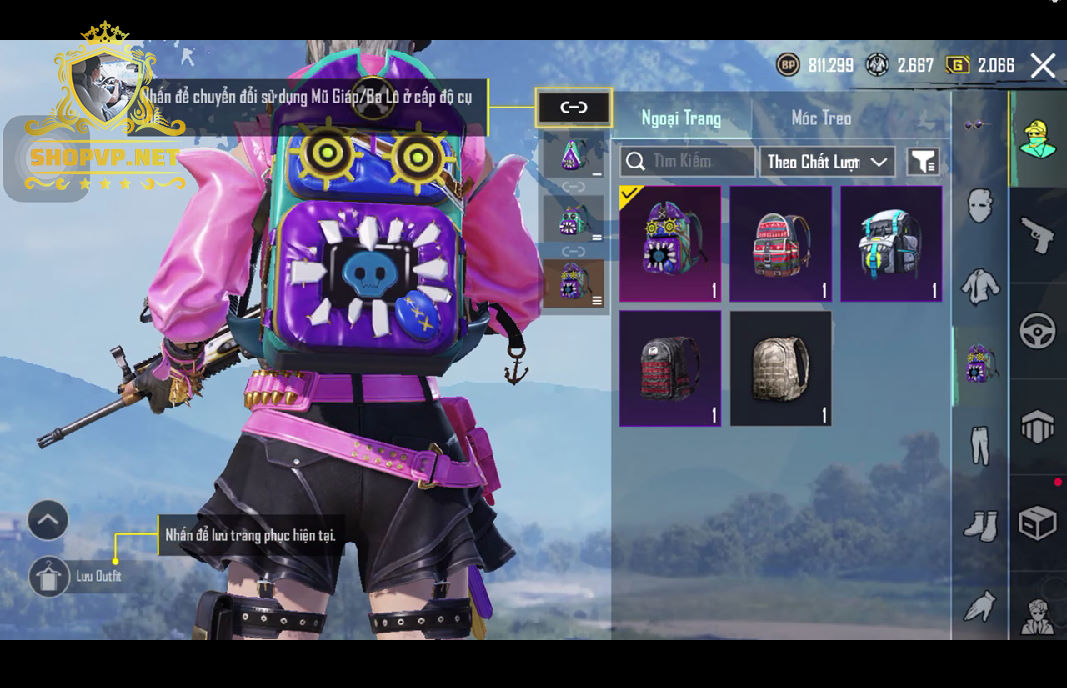1067x688 pixels.
Task: Save the current look with Lưu Outfit
Action: point(50,577)
